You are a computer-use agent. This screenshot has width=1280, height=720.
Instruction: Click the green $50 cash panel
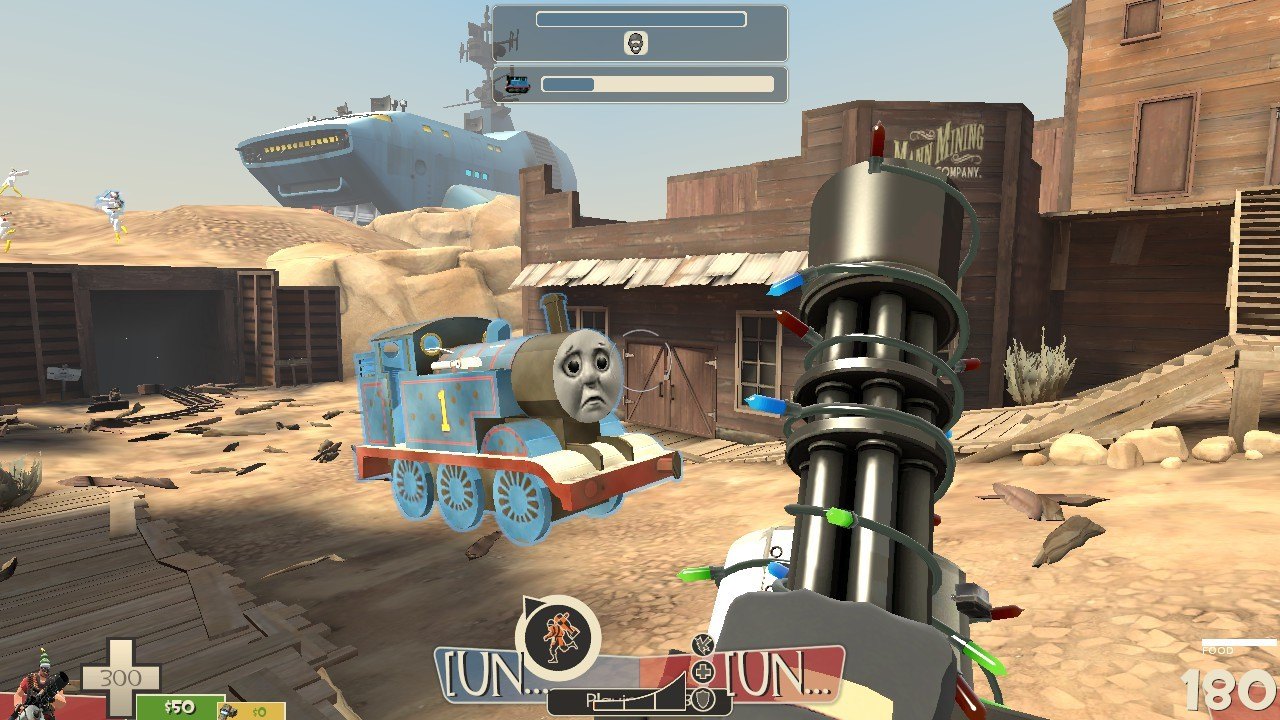click(180, 707)
